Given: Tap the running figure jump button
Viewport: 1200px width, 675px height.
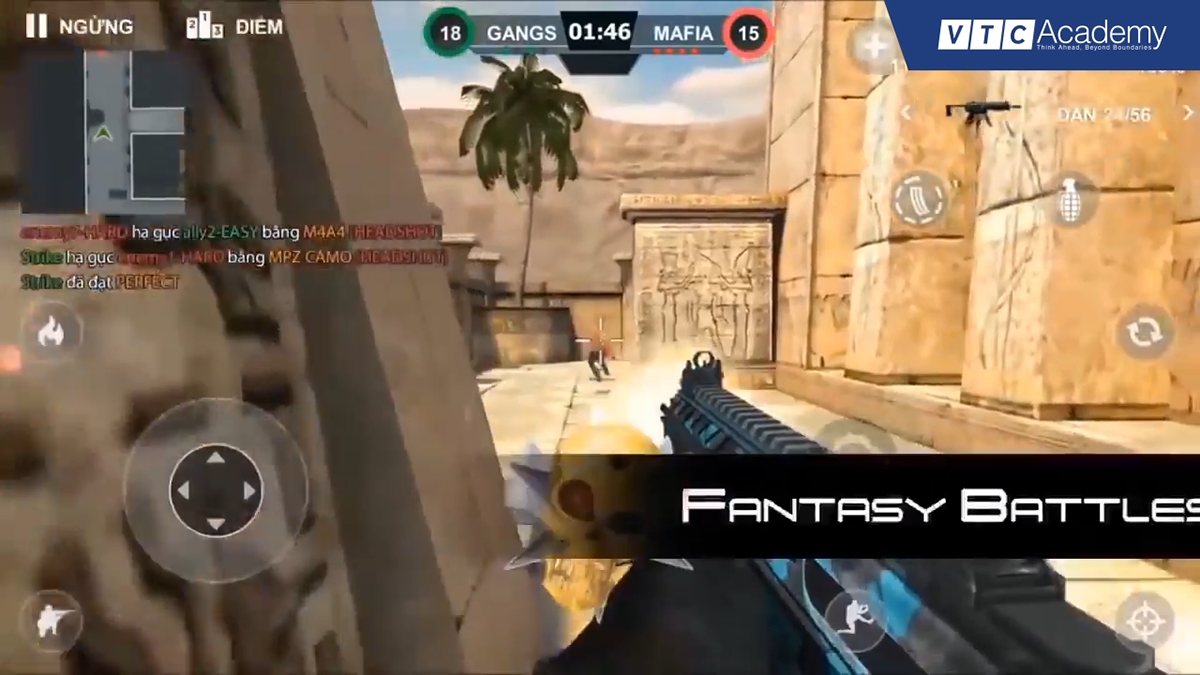Looking at the screenshot, I should pos(853,617).
